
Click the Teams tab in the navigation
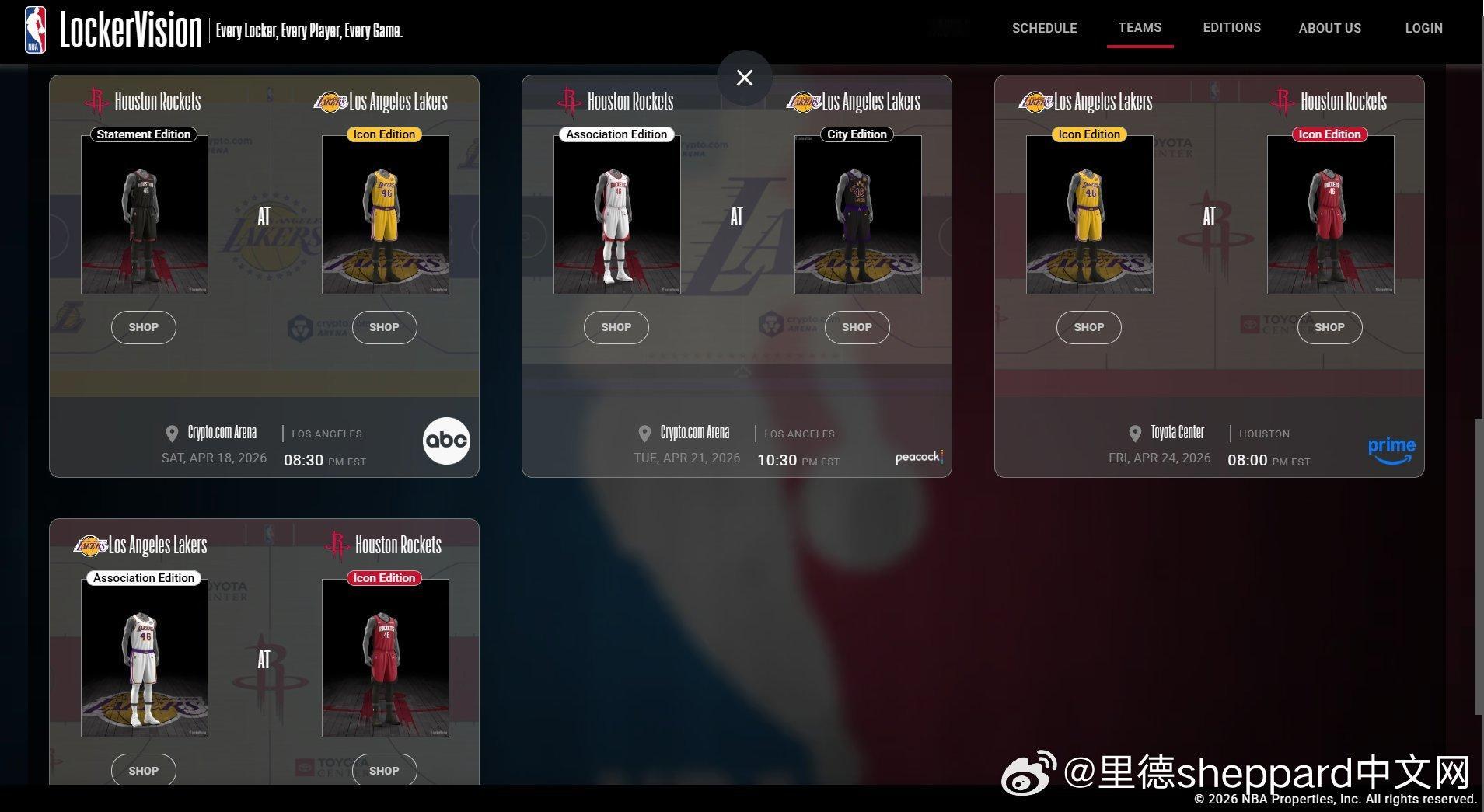pyautogui.click(x=1139, y=28)
